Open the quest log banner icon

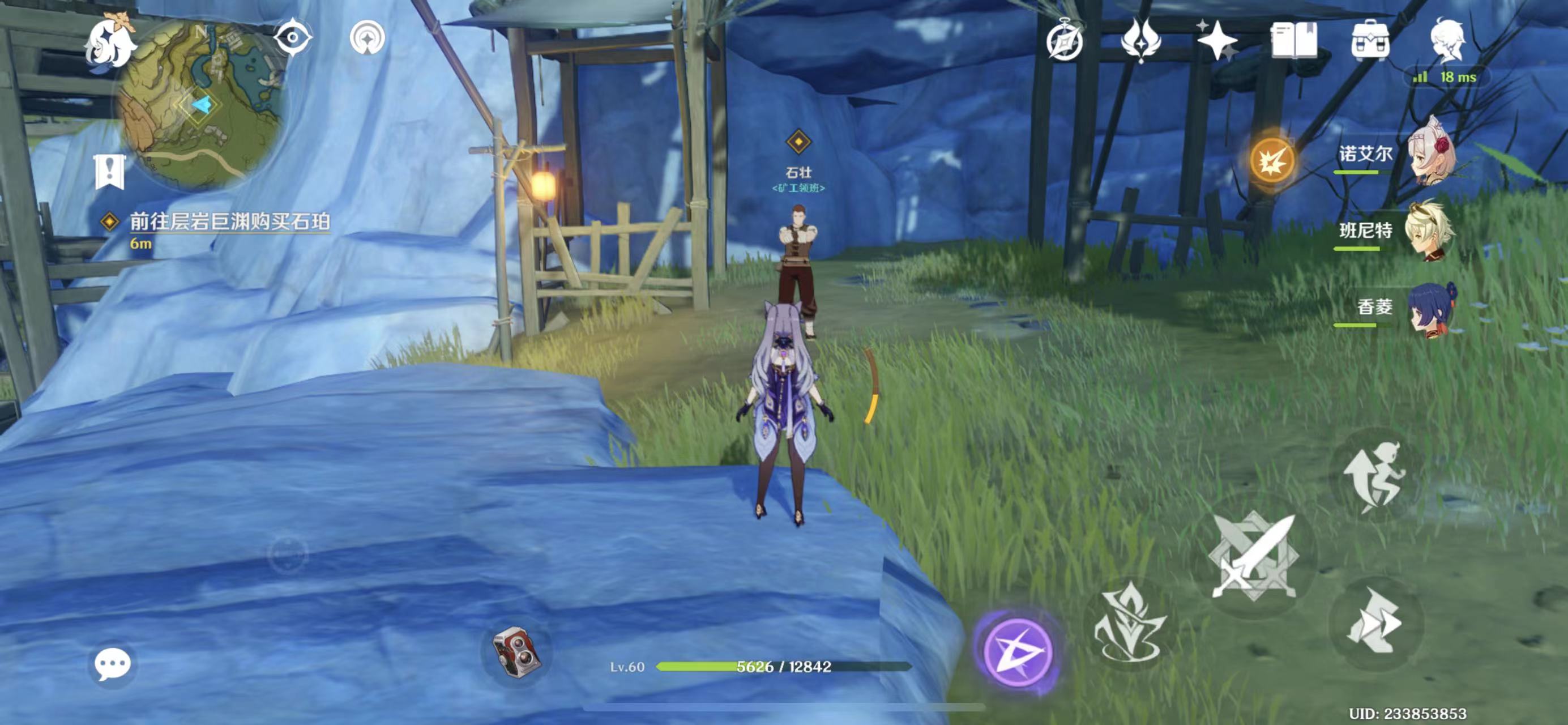[x=109, y=172]
